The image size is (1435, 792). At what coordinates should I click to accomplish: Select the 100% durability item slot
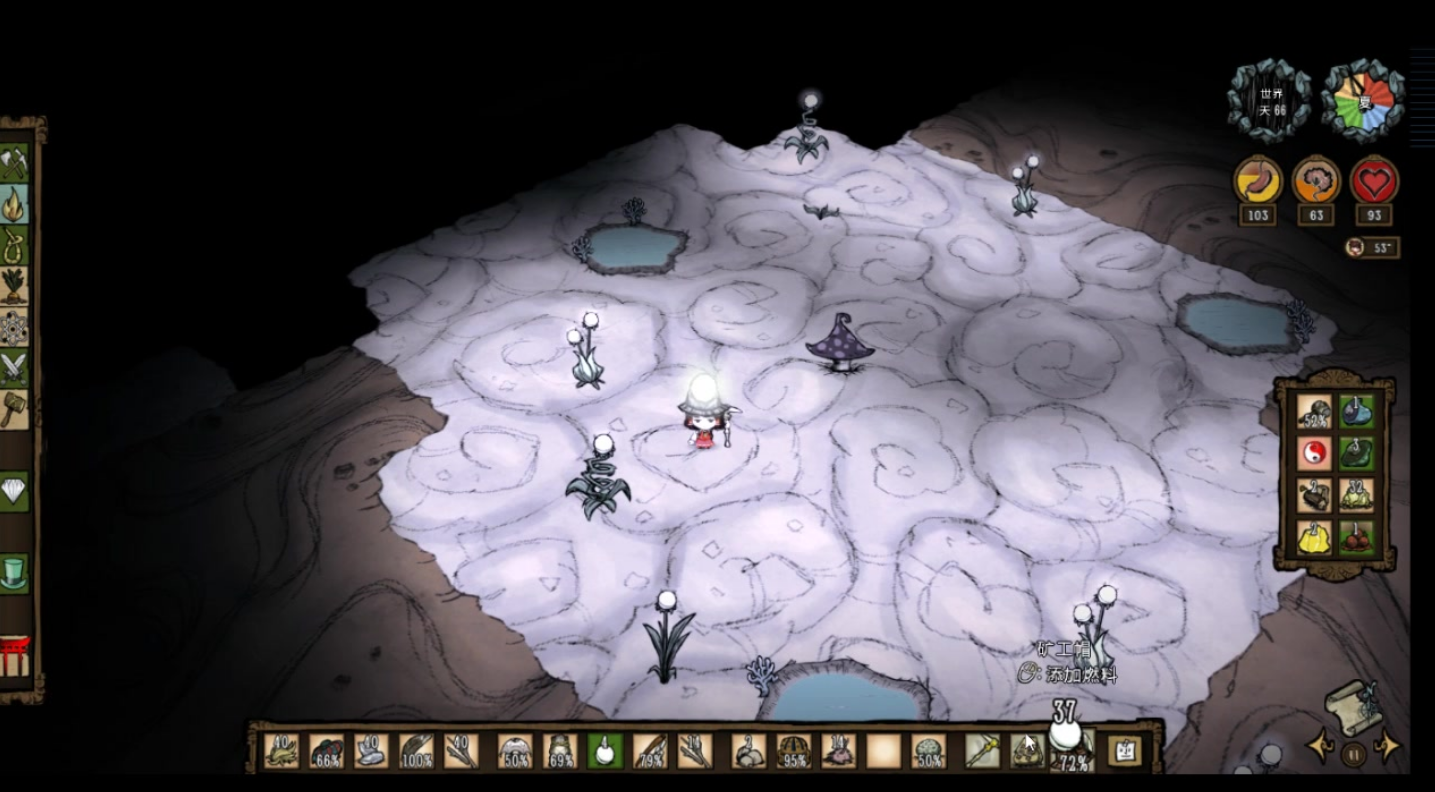click(x=417, y=751)
